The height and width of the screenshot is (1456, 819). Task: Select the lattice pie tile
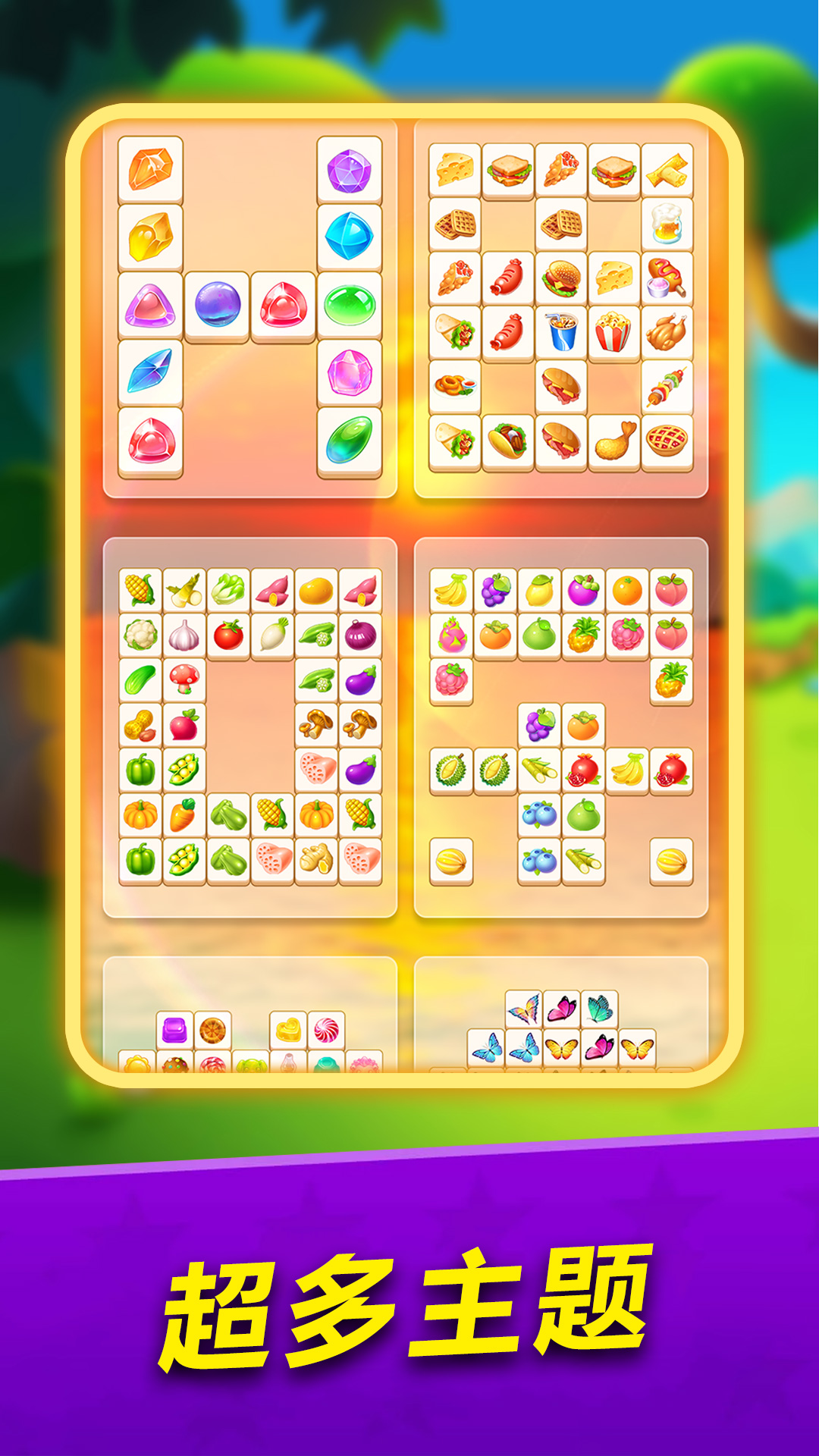click(667, 441)
